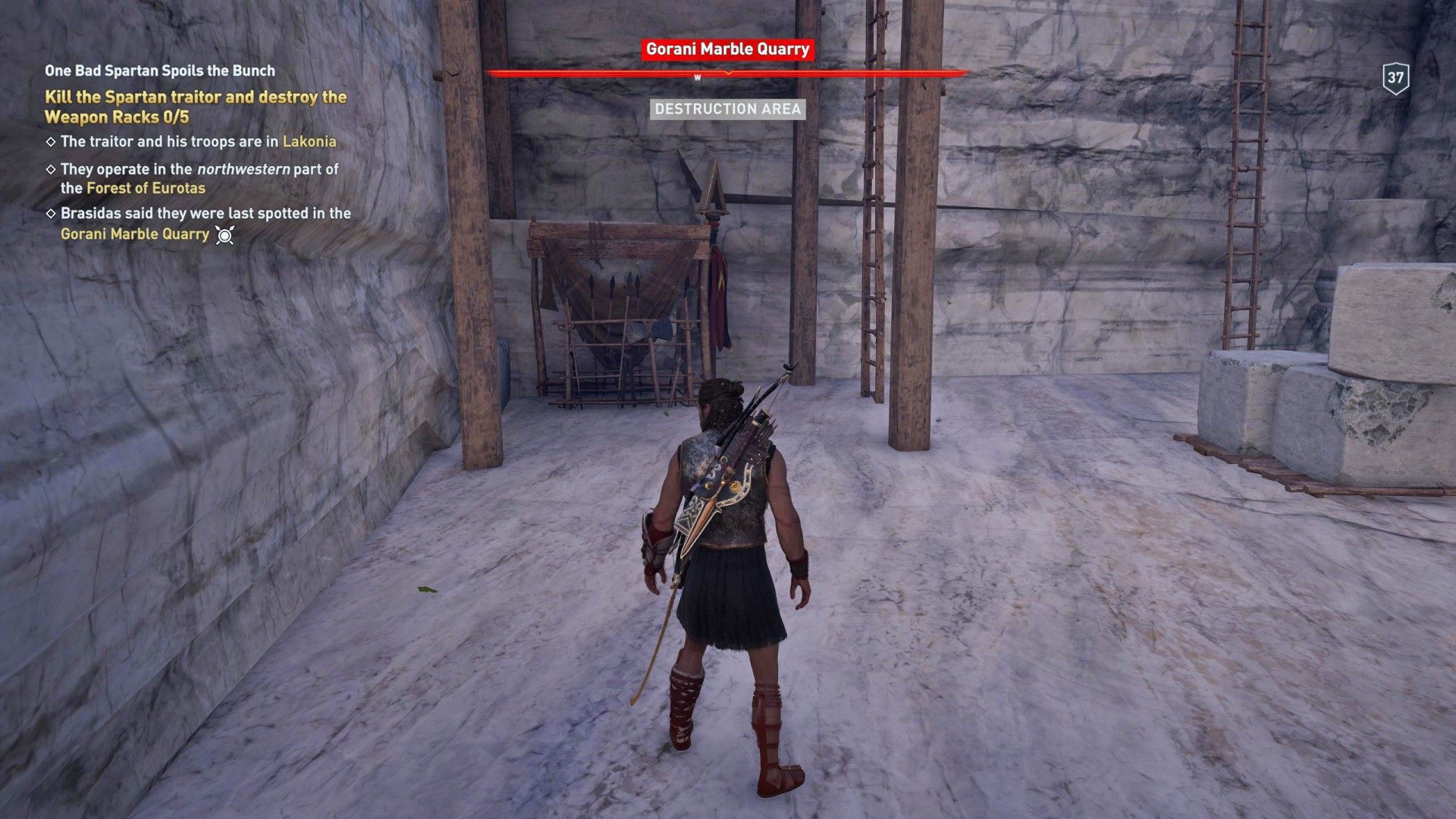Click the diamond marker beside the Lakonia objective
The width and height of the screenshot is (1456, 819).
52,140
